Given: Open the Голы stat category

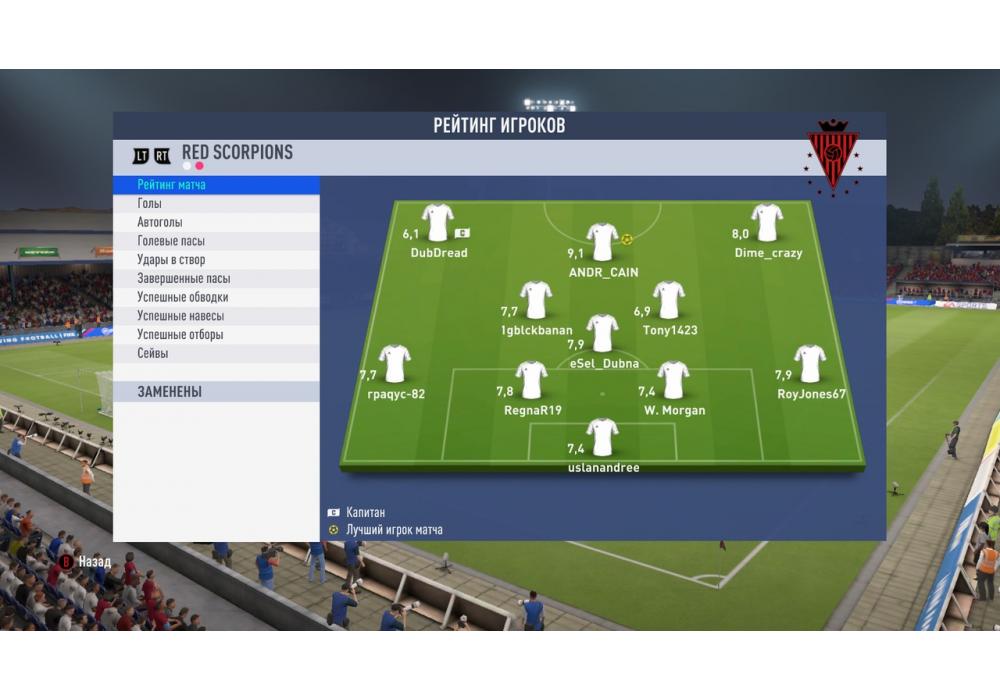Looking at the screenshot, I should pos(150,204).
